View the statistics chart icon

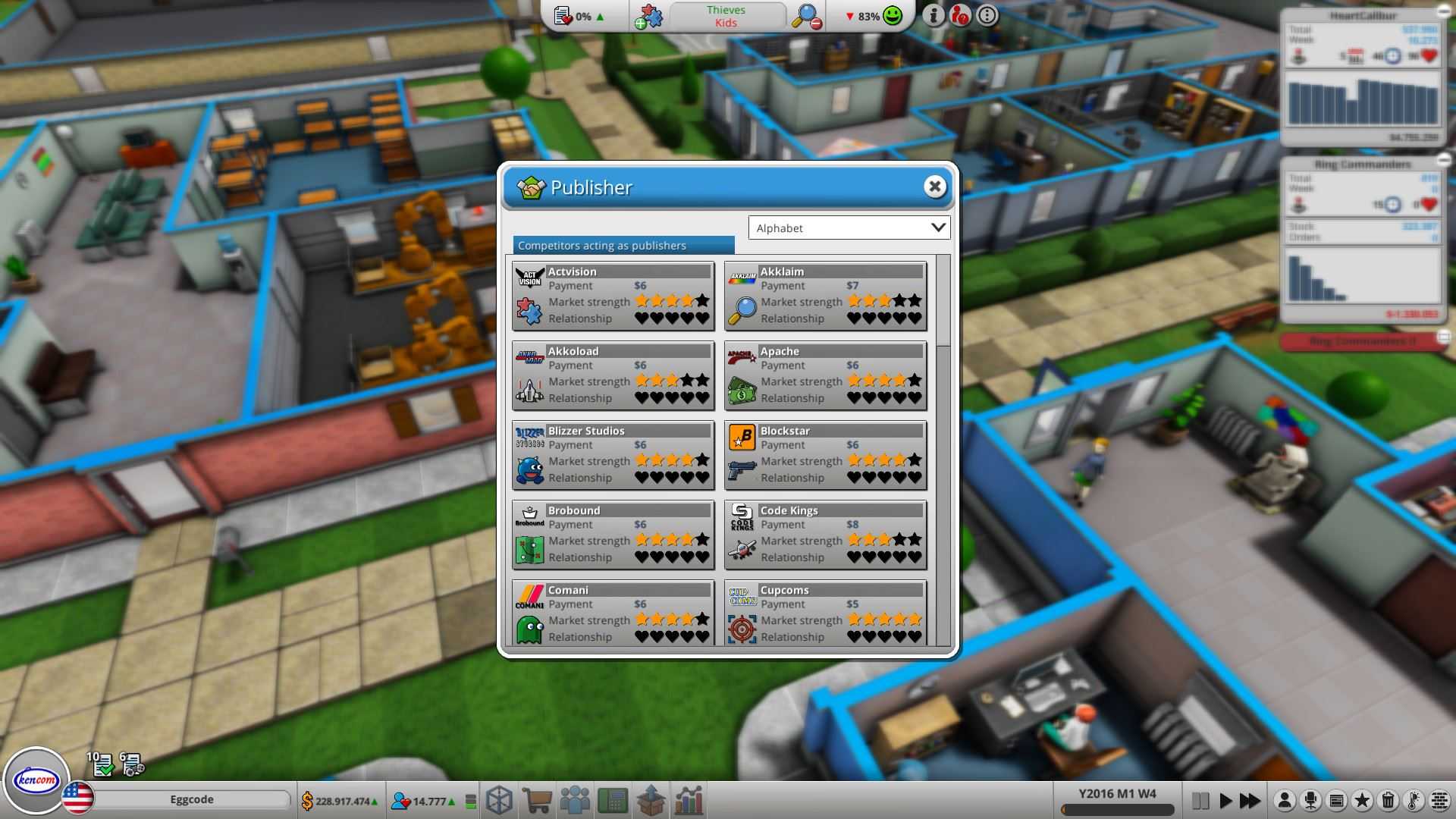click(689, 800)
